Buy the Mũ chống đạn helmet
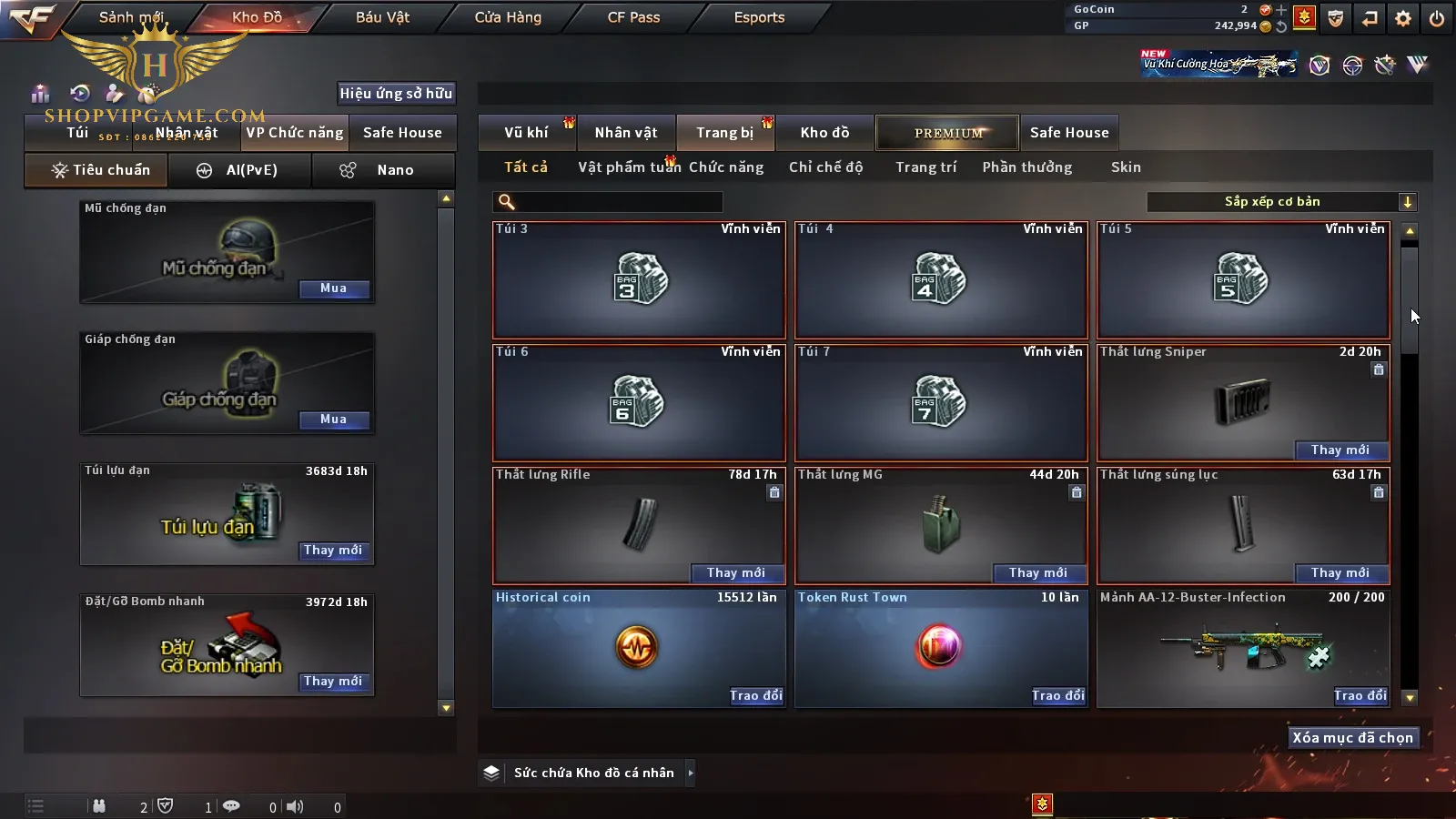 333,288
